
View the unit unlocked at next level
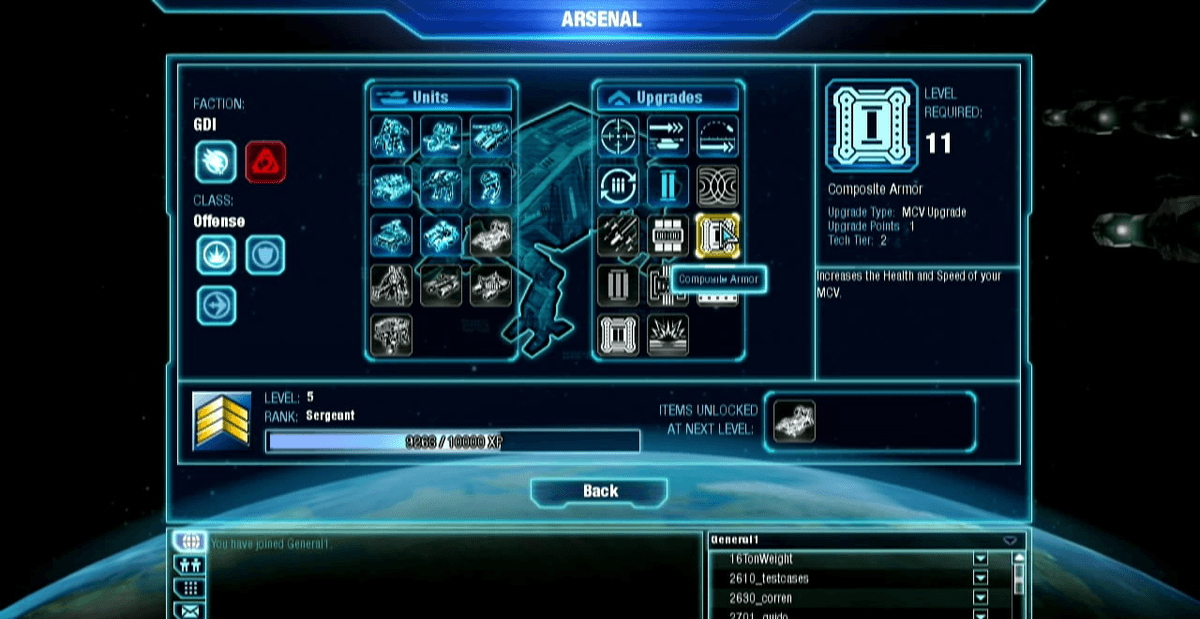pos(795,421)
